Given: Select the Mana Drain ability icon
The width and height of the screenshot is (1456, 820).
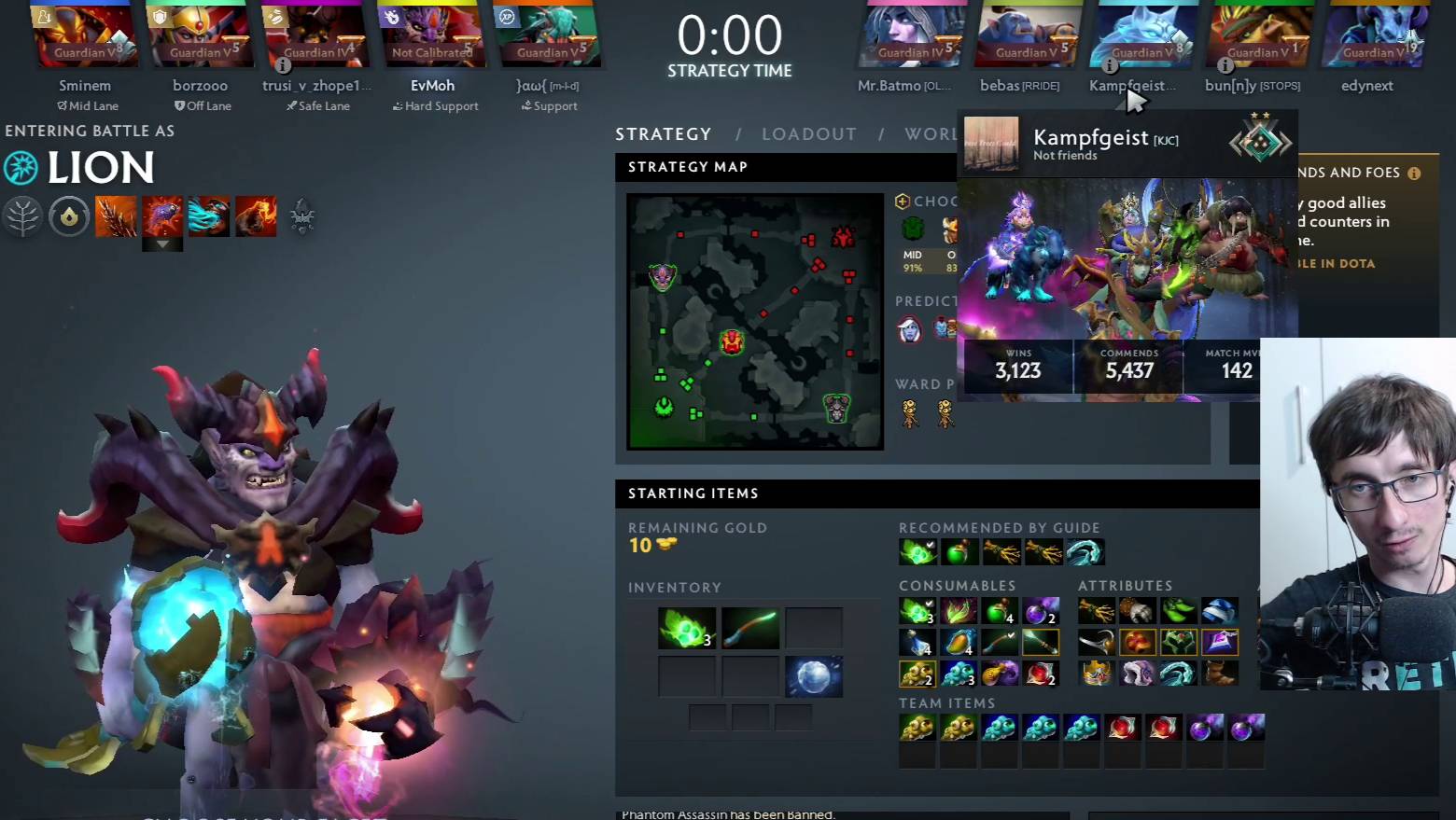Looking at the screenshot, I should tap(209, 215).
